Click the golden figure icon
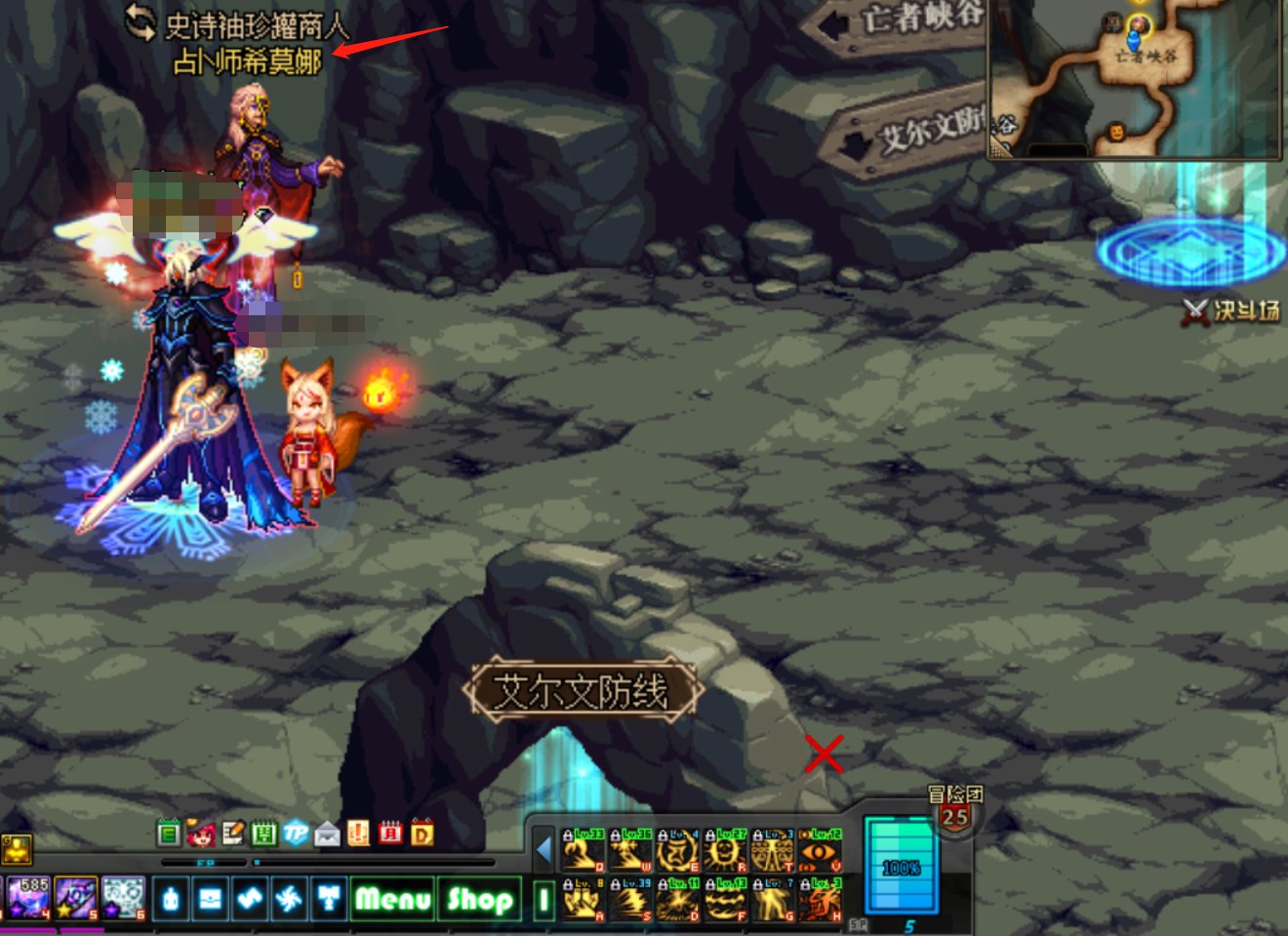1288x936 pixels. pyautogui.click(x=17, y=849)
